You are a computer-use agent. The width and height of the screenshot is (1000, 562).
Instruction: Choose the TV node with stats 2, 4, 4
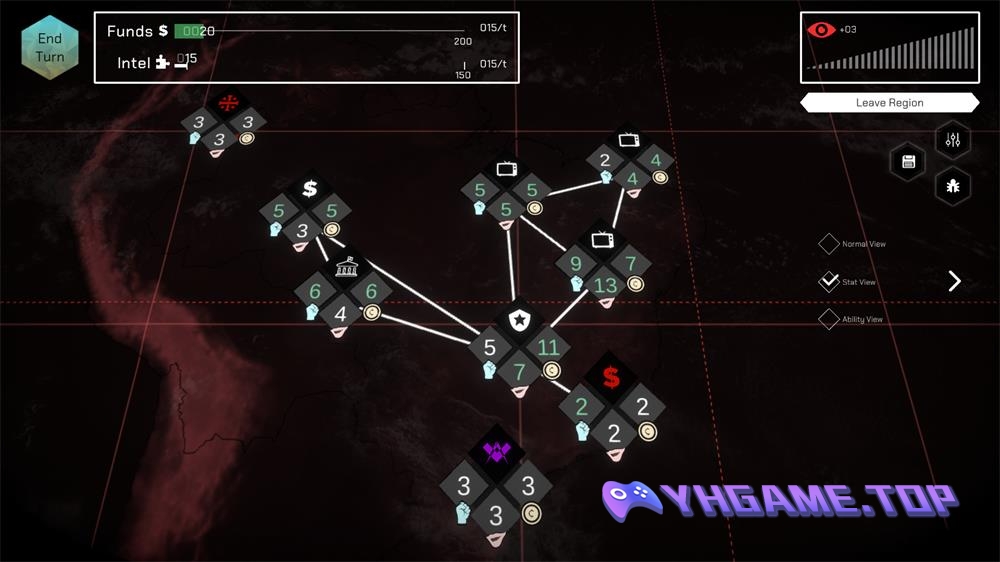point(630,142)
